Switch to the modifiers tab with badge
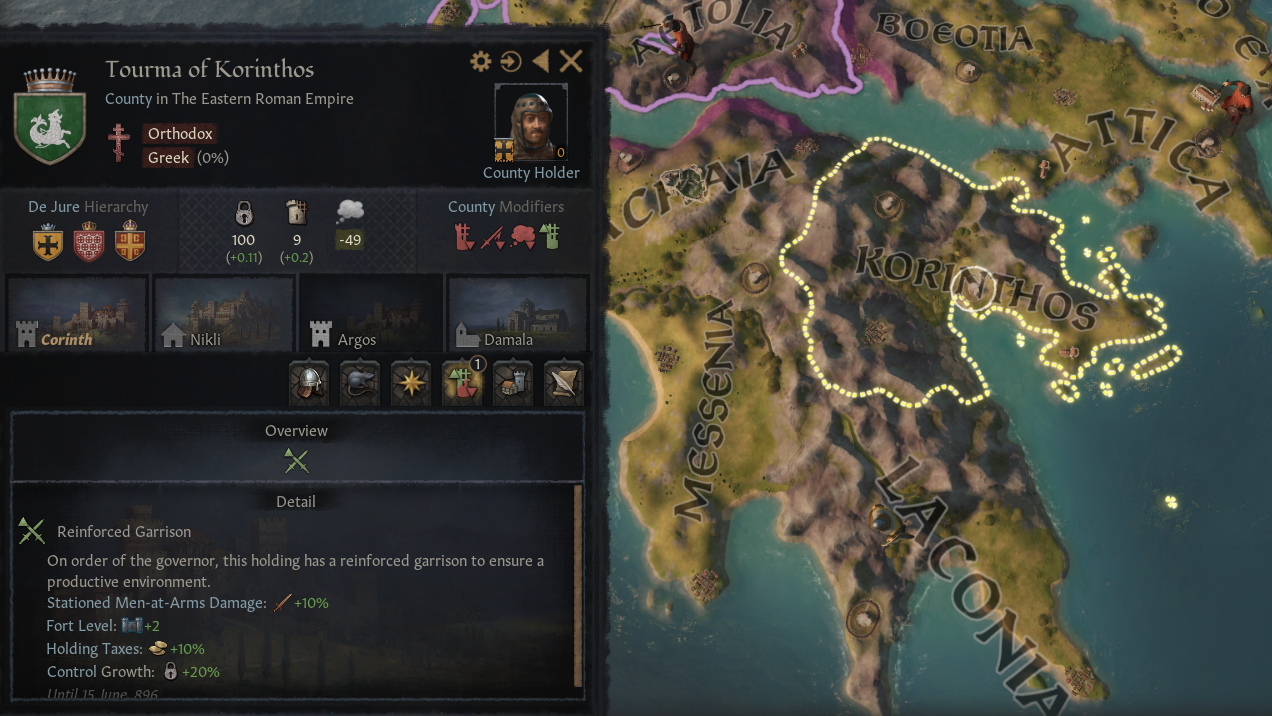This screenshot has width=1272, height=716. click(x=462, y=384)
